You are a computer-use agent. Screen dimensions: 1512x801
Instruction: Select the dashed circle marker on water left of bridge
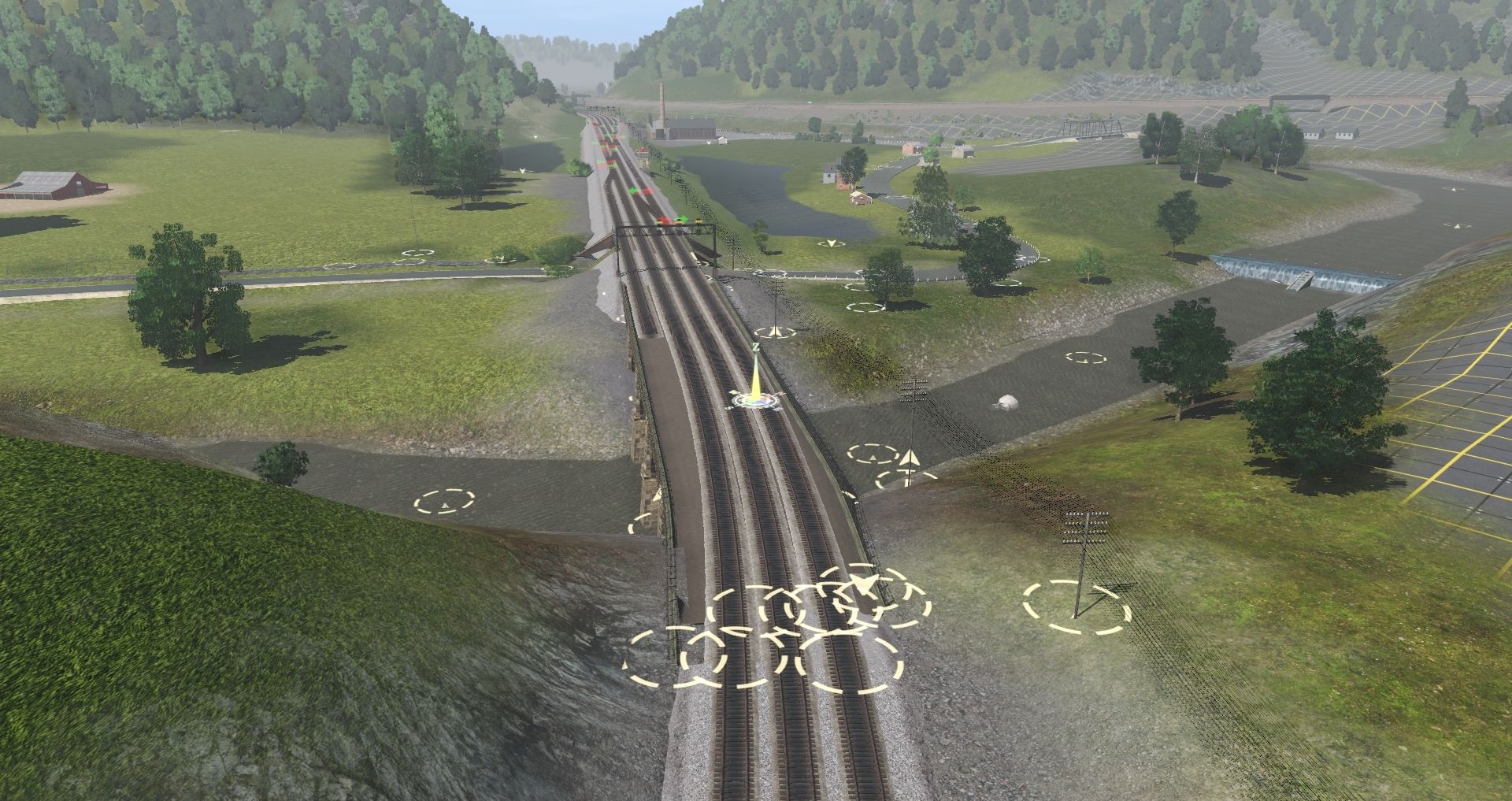[445, 501]
